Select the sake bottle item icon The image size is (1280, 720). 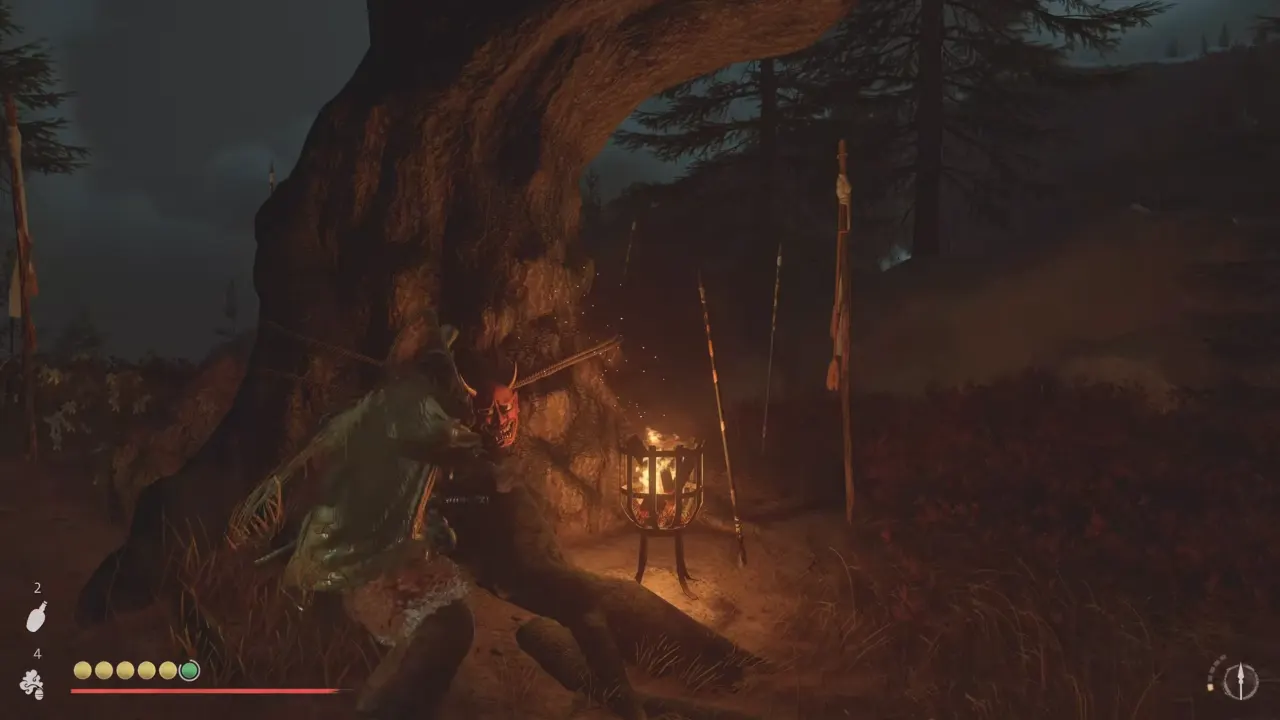[x=36, y=617]
